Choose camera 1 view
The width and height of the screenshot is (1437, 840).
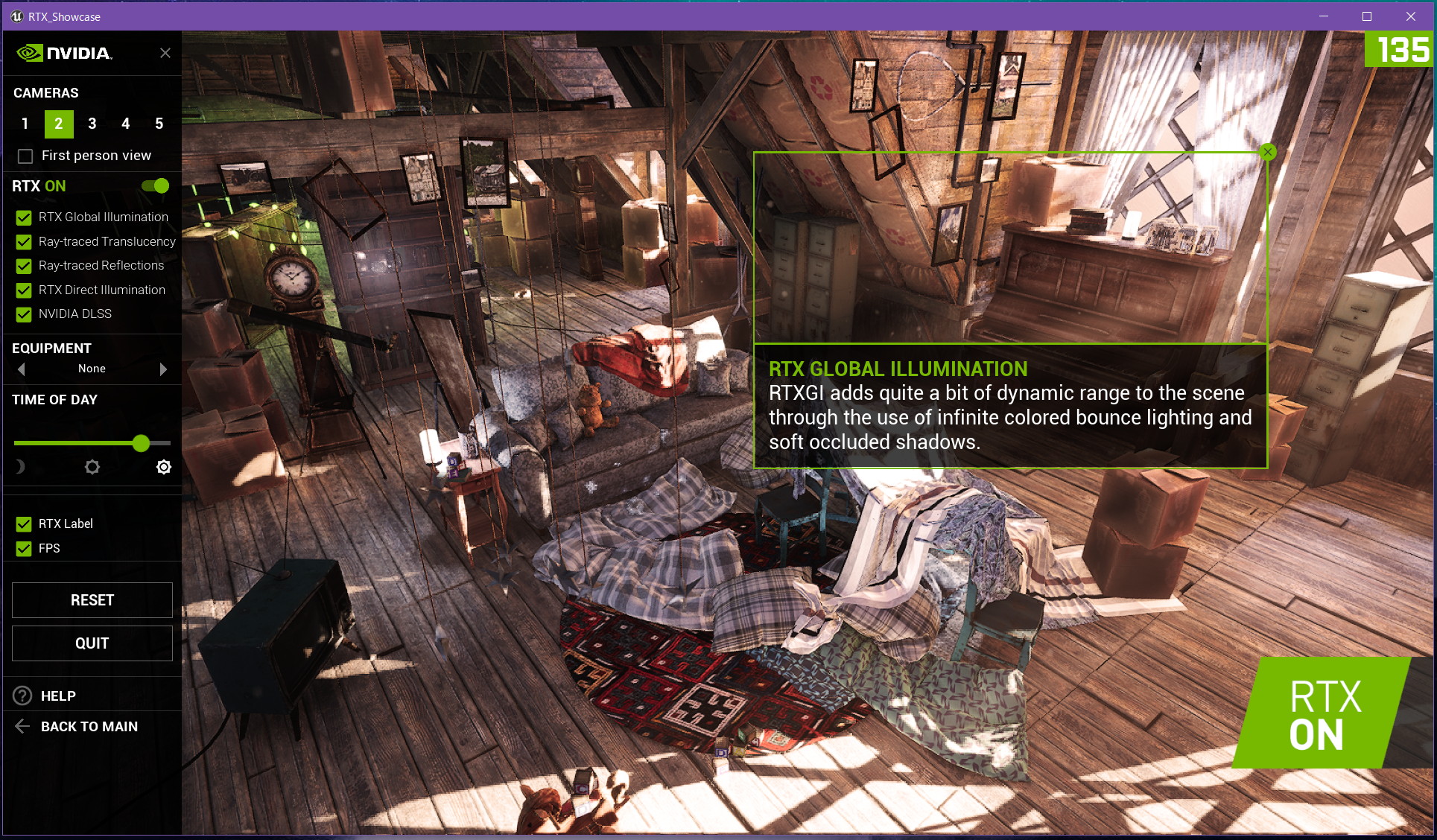[x=25, y=124]
